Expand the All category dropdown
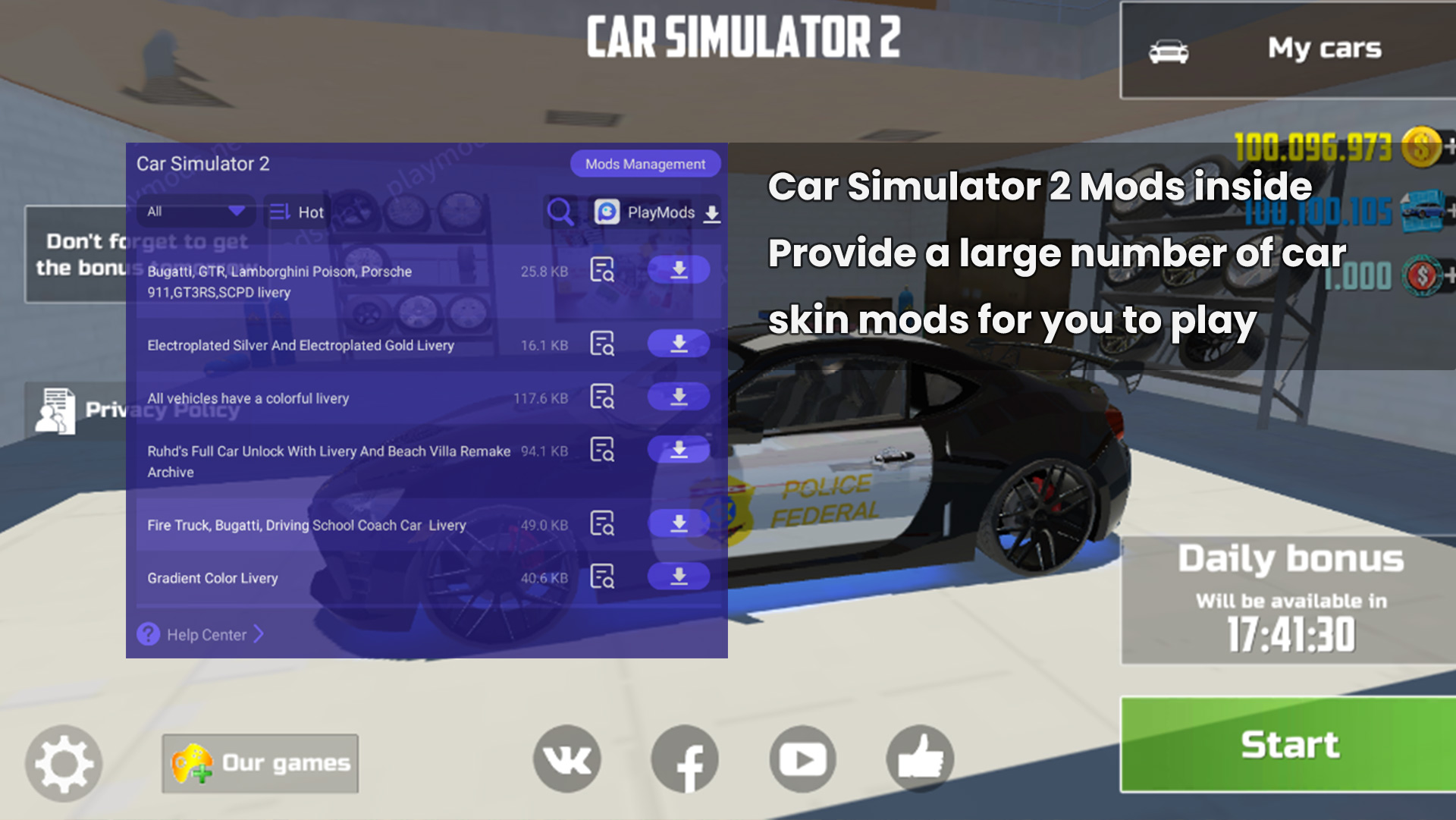 pyautogui.click(x=196, y=212)
